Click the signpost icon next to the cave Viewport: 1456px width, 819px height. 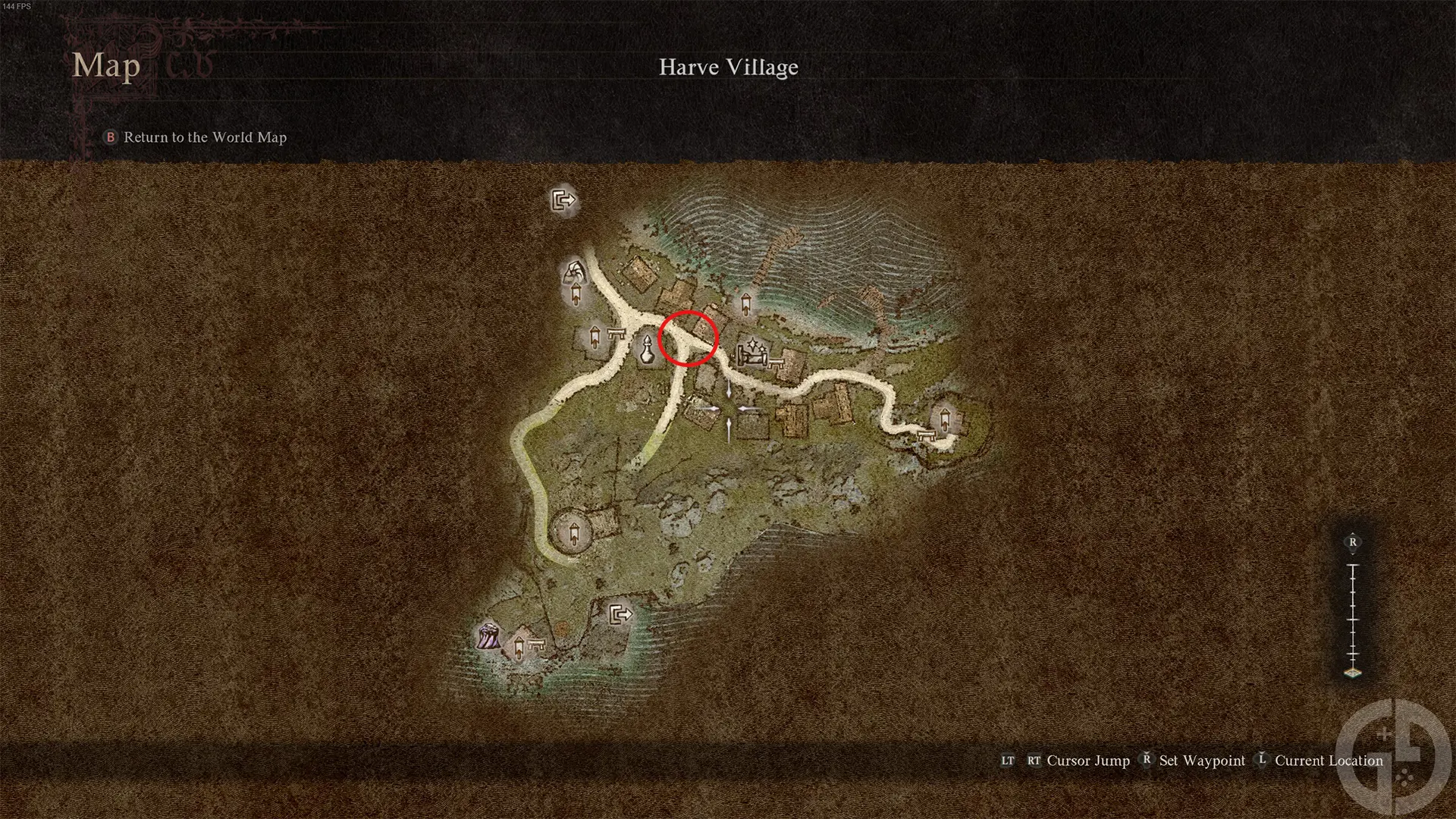[576, 294]
